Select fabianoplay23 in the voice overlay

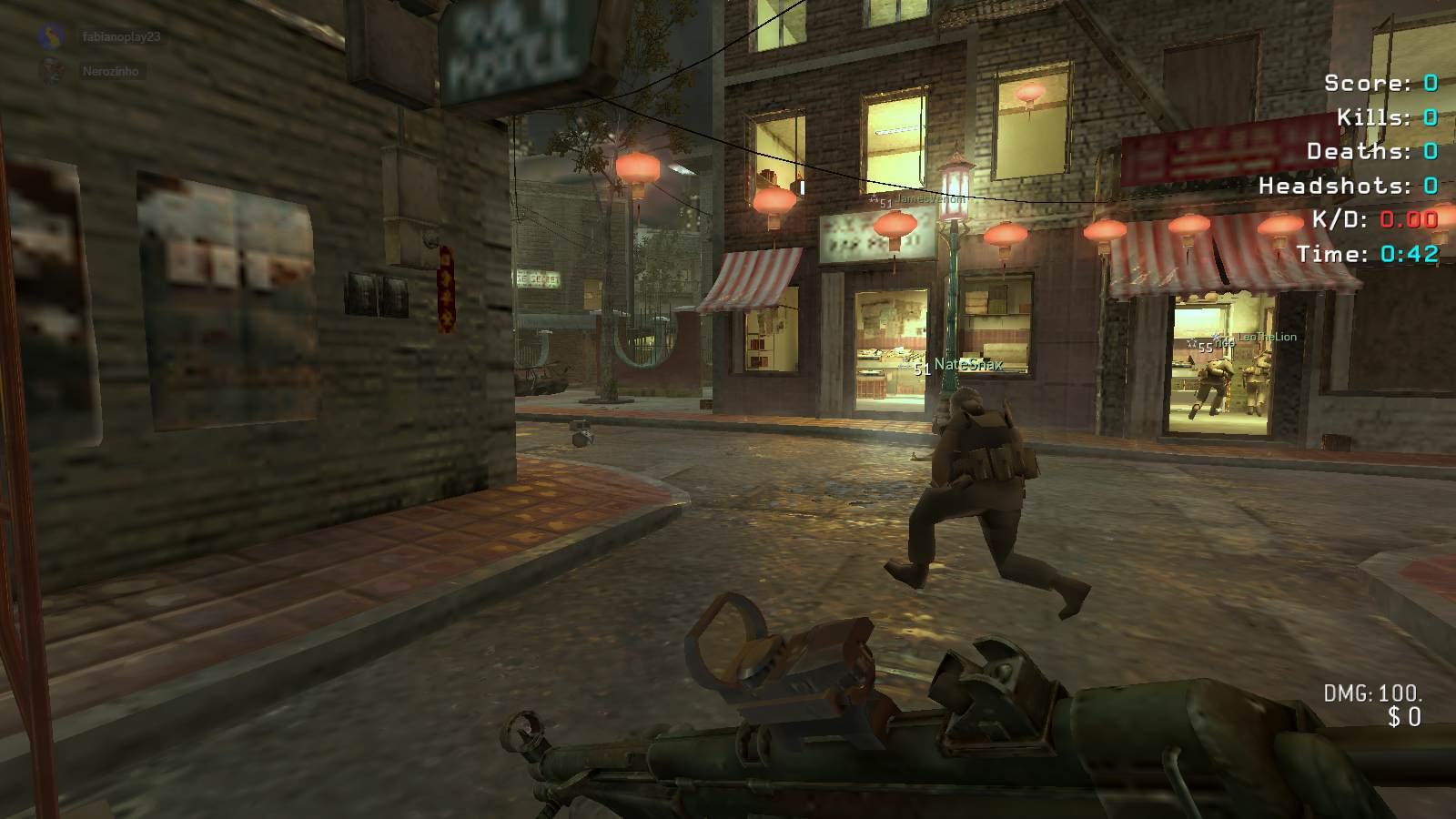point(120,36)
